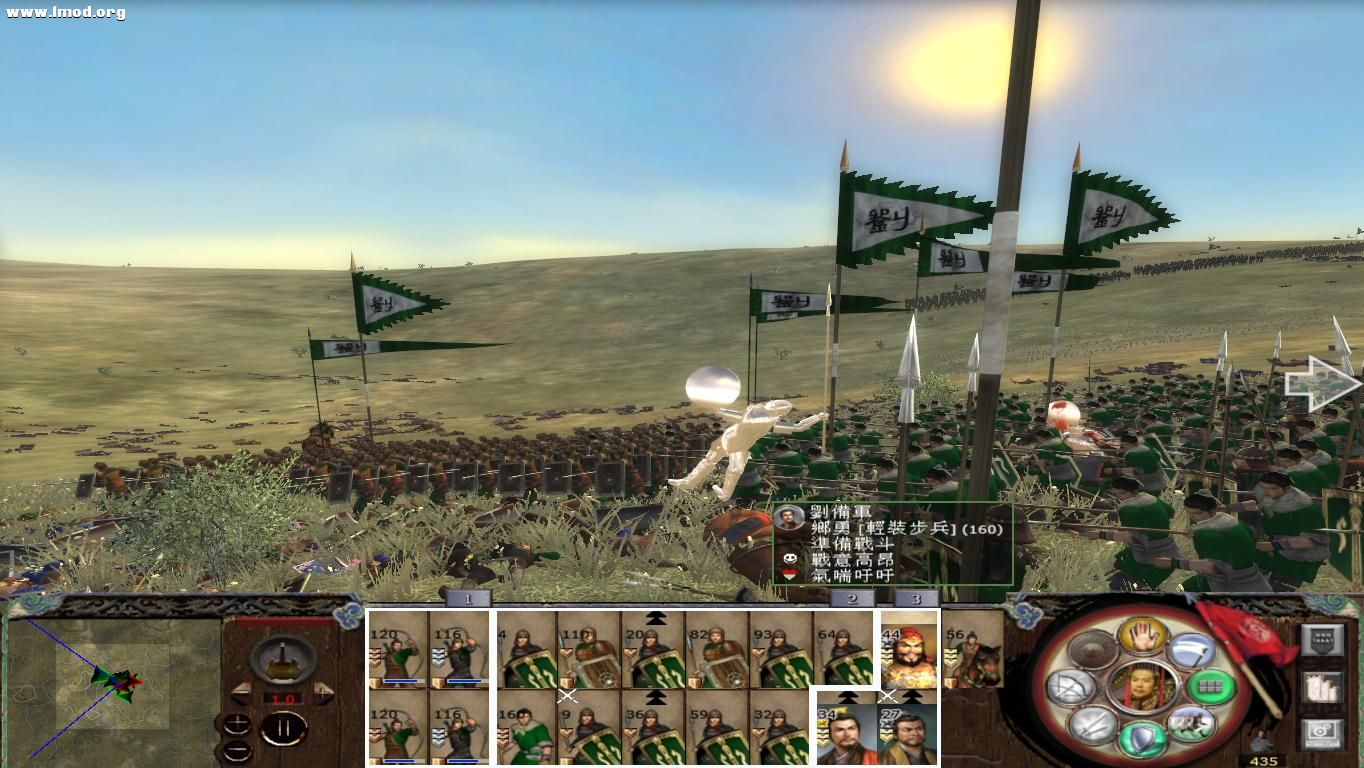Click the camera settings icon bottom right
The height and width of the screenshot is (768, 1364).
(1322, 734)
